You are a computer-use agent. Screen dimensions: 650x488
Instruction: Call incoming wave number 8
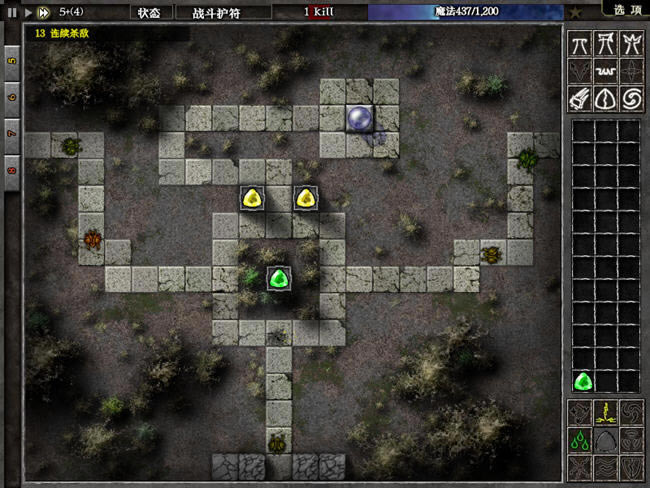click(x=12, y=168)
